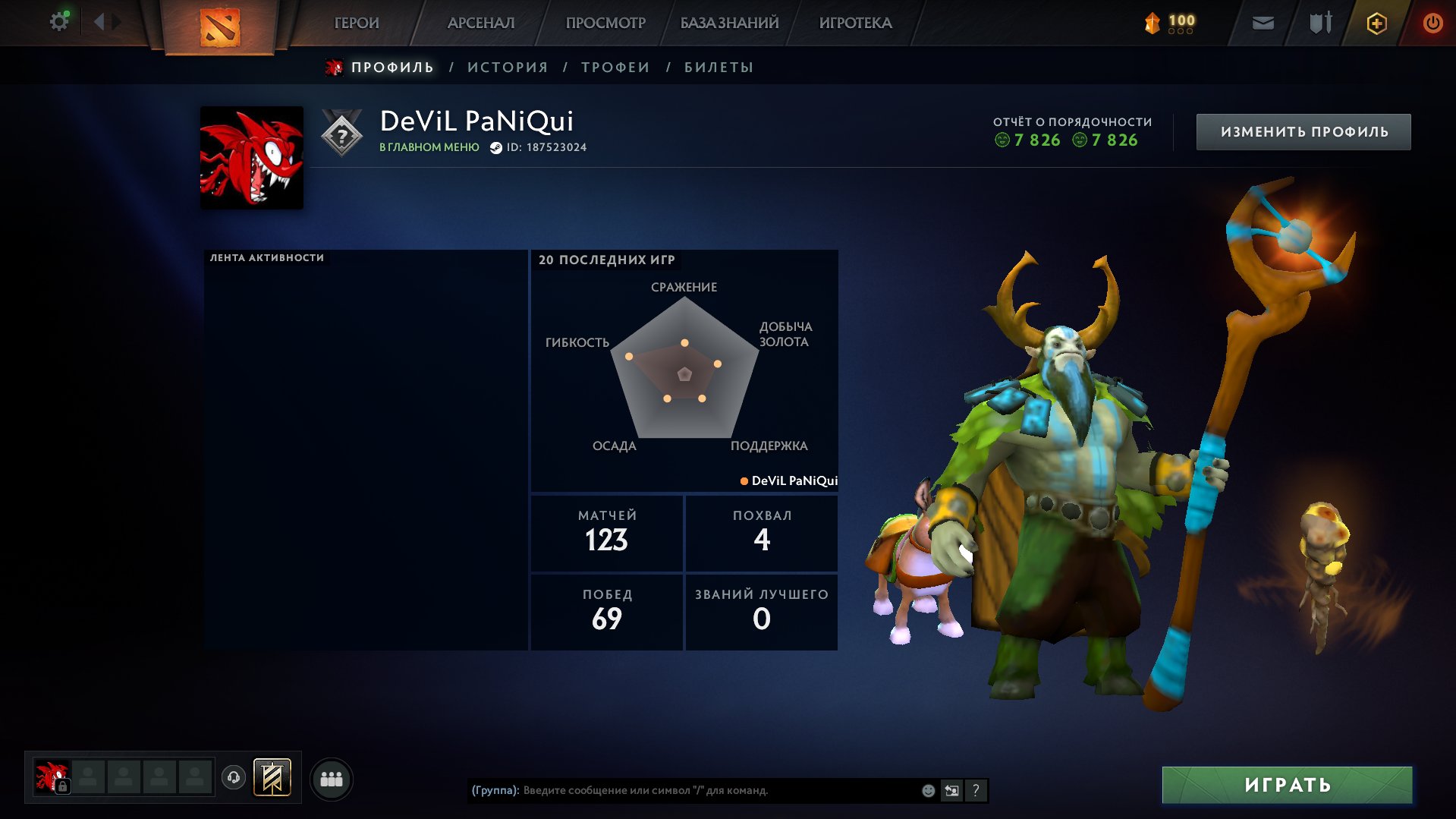
Task: Click the ИЗМЕНИТЬ ПРОФИЛЬ button
Action: pyautogui.click(x=1302, y=131)
